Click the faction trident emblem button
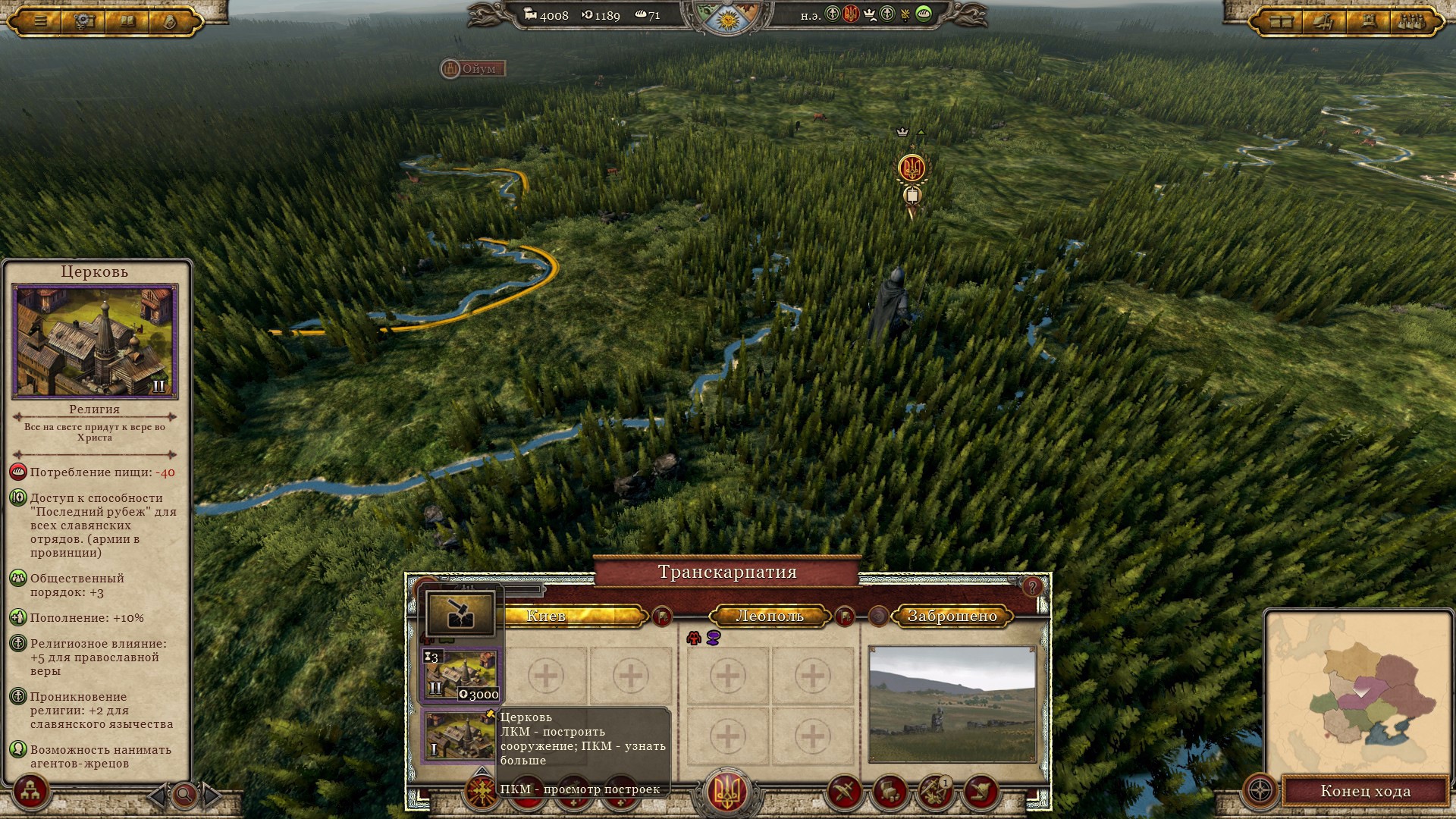The width and height of the screenshot is (1456, 819). 727,791
